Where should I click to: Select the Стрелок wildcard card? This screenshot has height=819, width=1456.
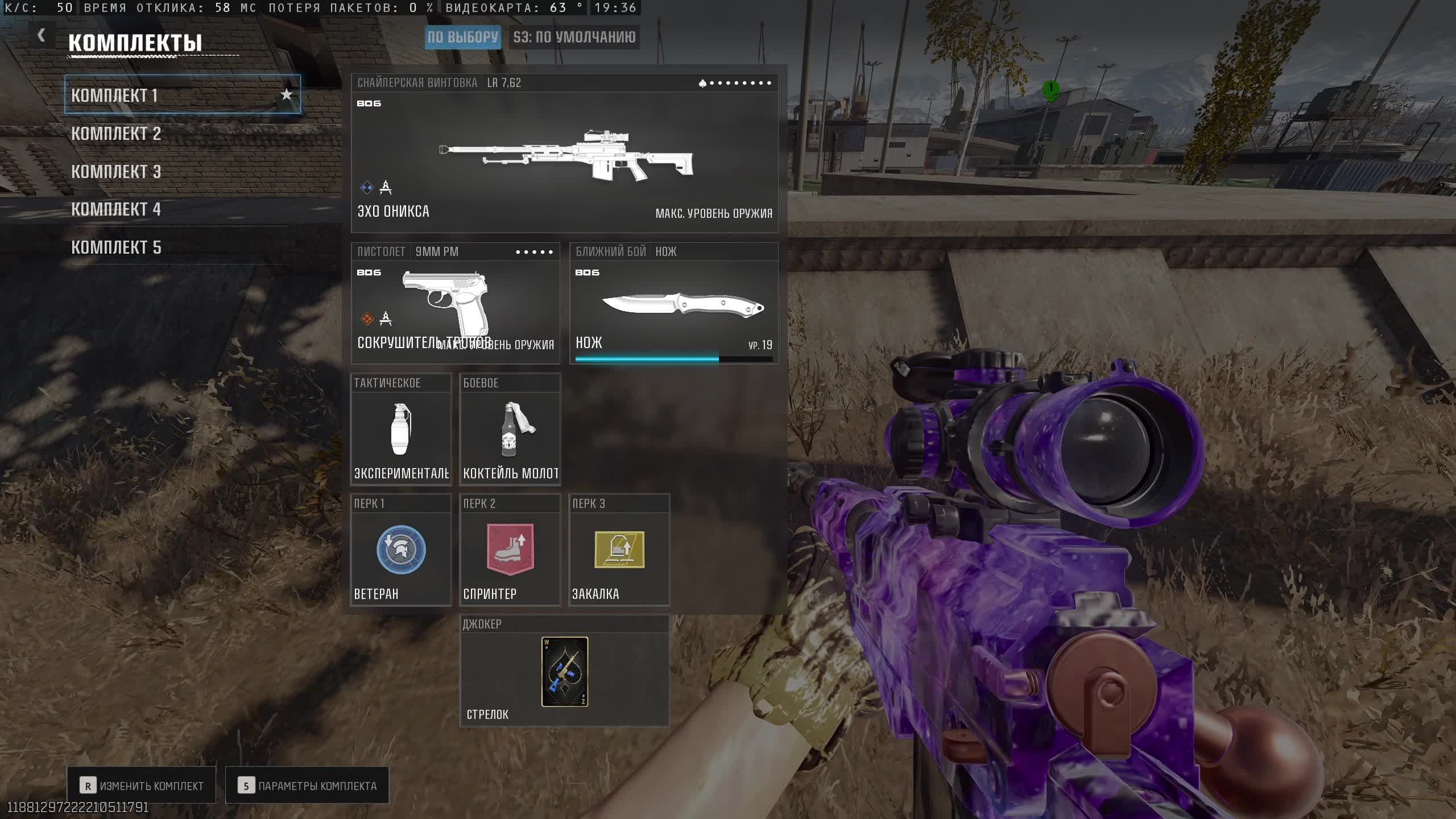click(x=564, y=672)
